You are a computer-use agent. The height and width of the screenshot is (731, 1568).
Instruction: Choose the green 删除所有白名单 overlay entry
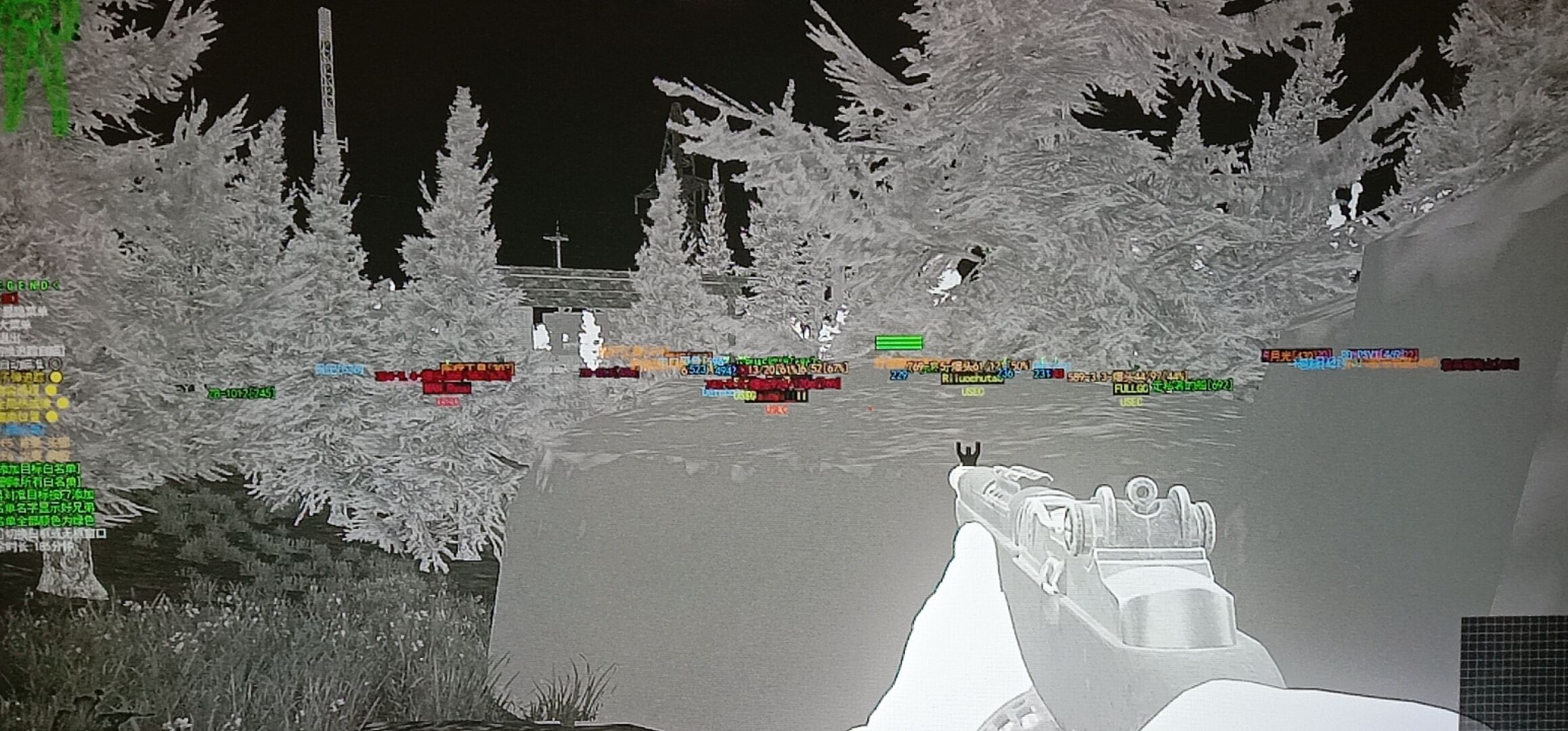pos(39,481)
